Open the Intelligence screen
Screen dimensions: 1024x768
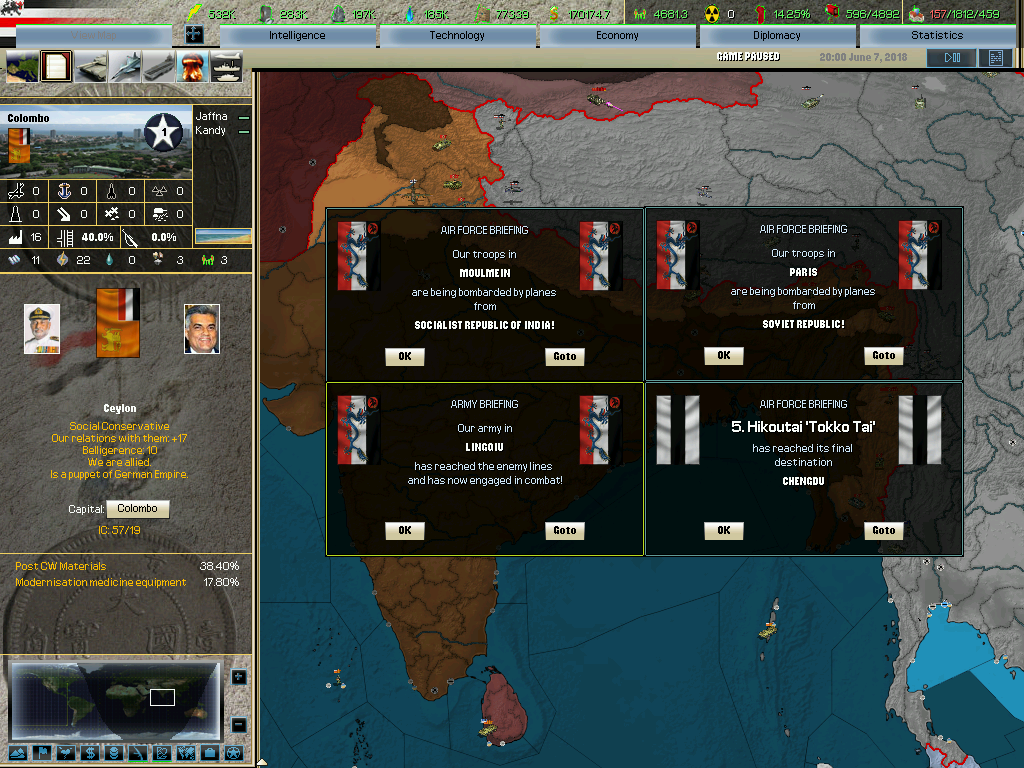pos(297,36)
